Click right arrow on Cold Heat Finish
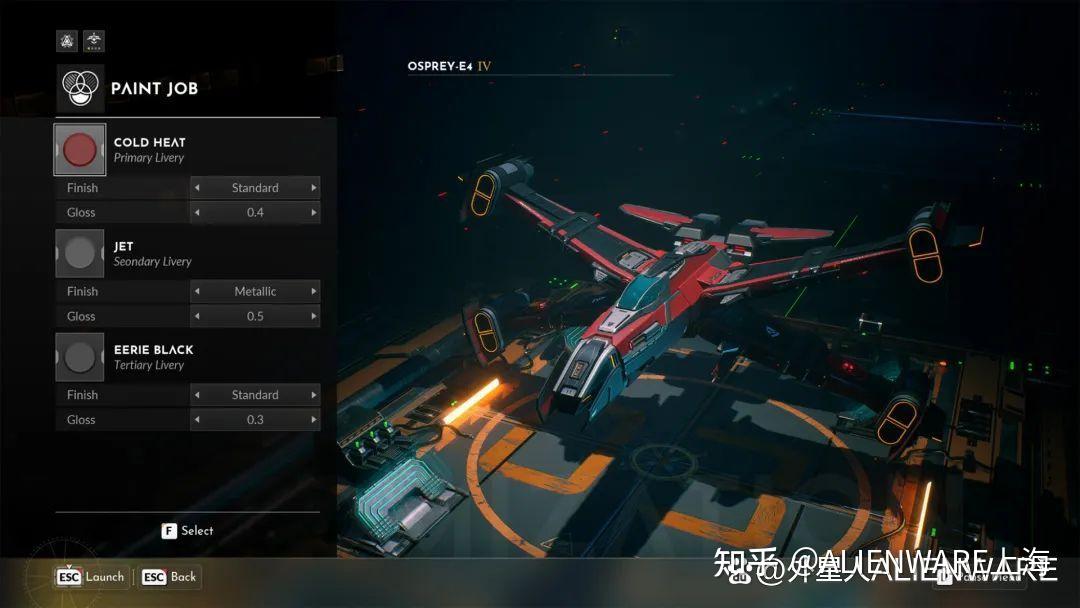Viewport: 1080px width, 608px height. coord(314,188)
